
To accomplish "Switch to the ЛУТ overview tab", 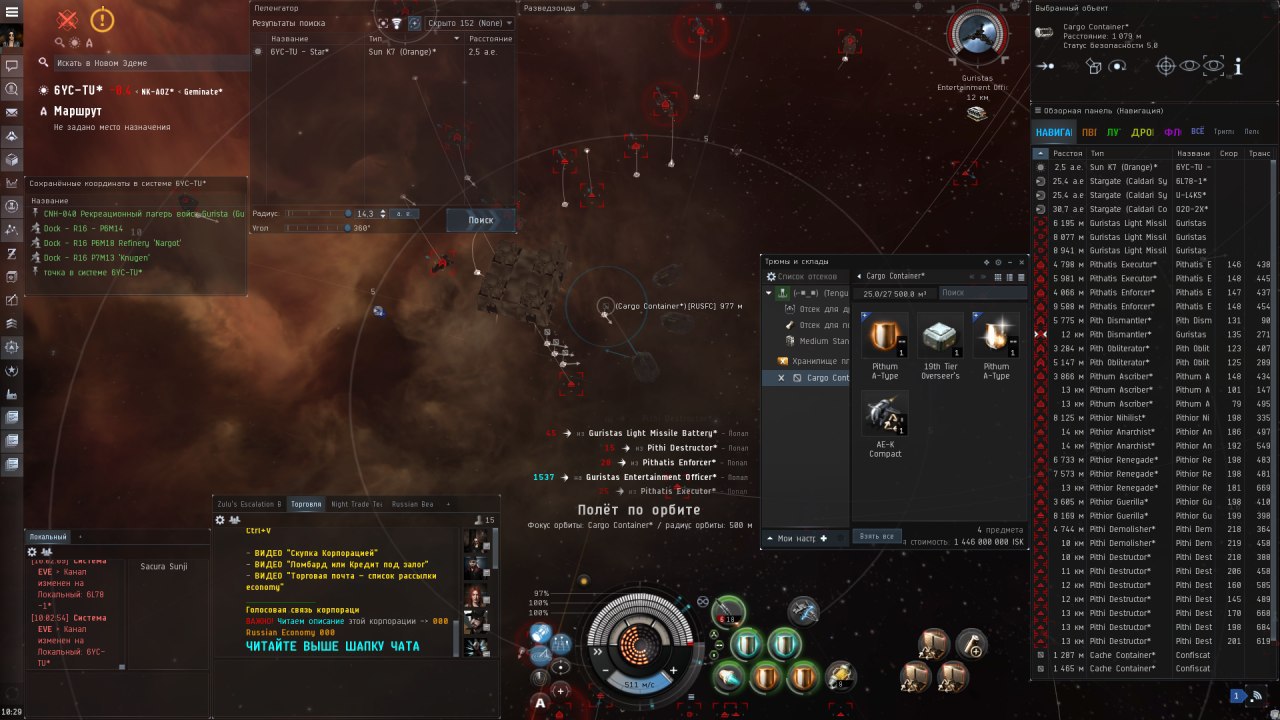I will pos(1112,132).
